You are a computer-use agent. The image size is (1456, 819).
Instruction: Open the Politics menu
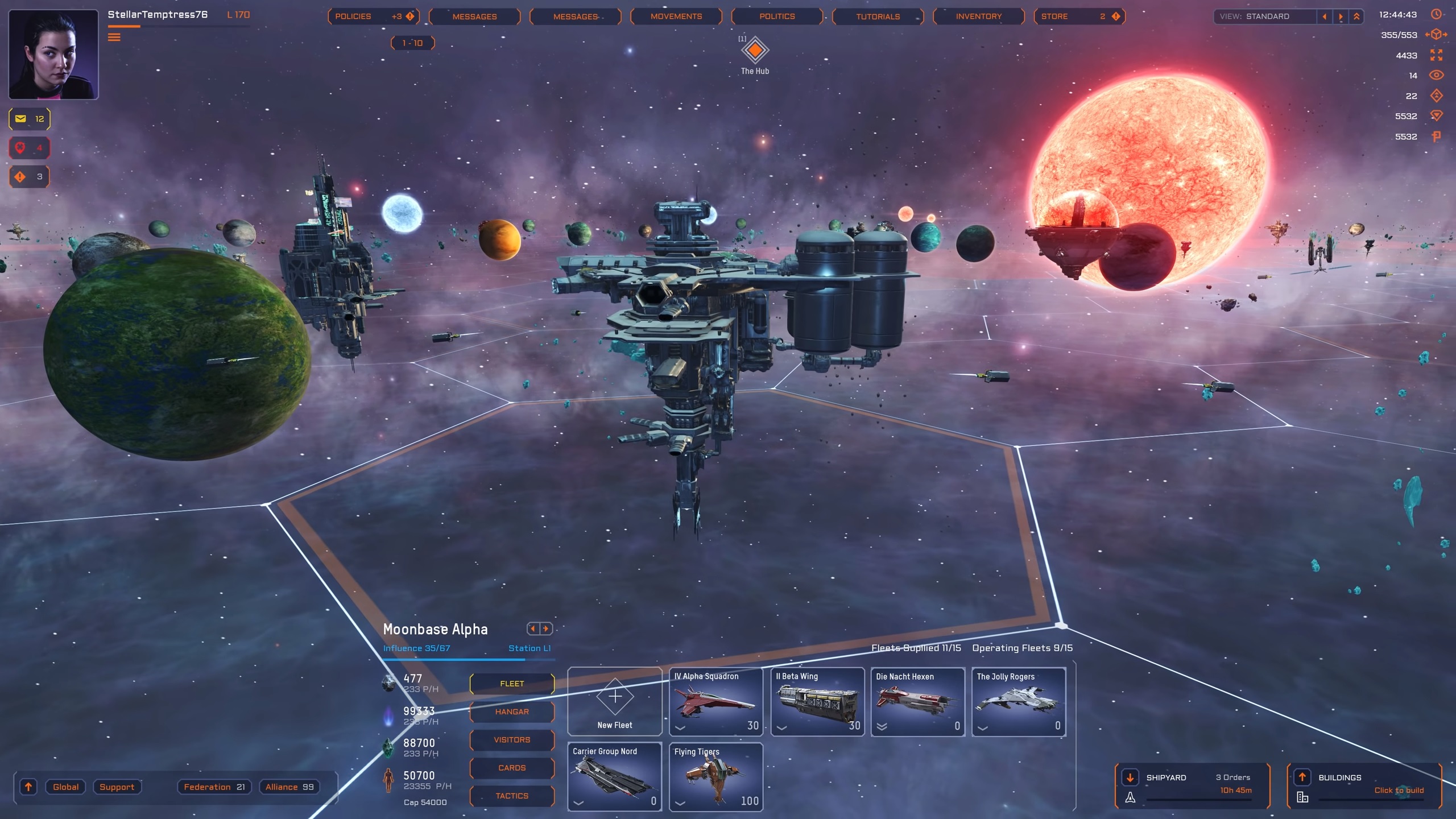coord(777,16)
